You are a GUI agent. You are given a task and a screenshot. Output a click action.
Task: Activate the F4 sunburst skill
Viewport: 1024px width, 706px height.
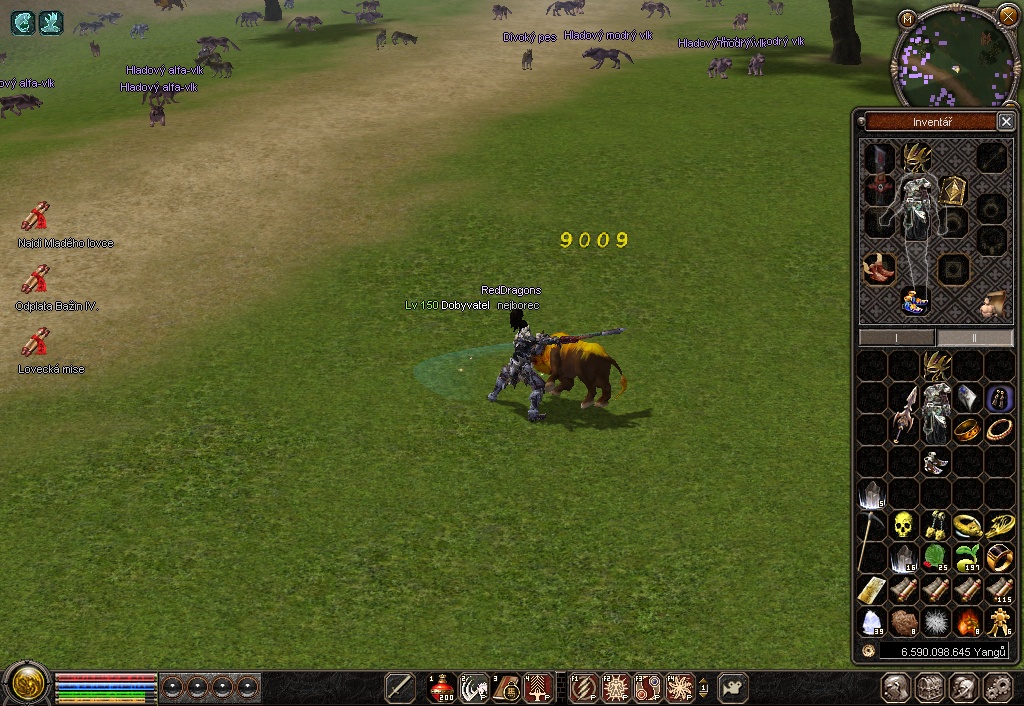[x=681, y=687]
